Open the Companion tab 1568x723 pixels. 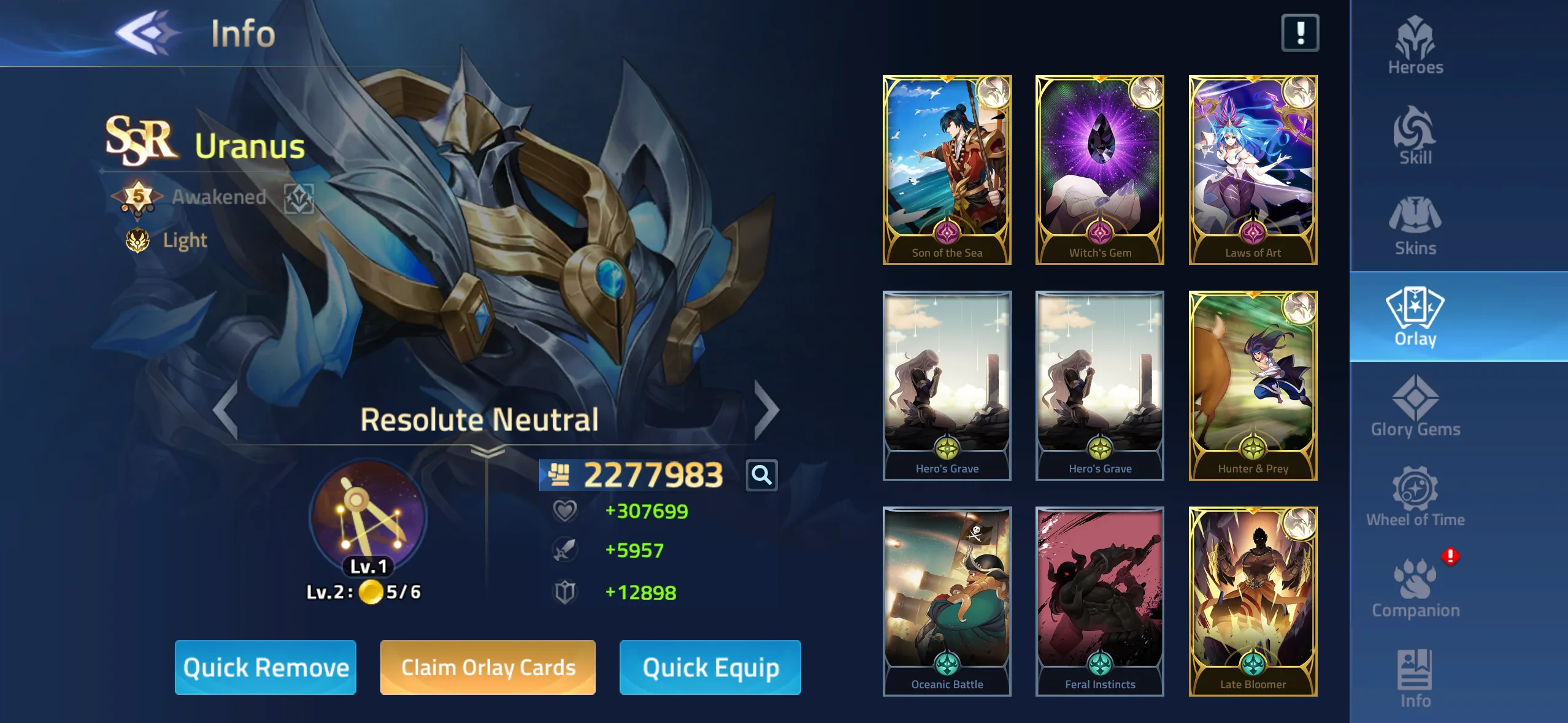(x=1415, y=588)
